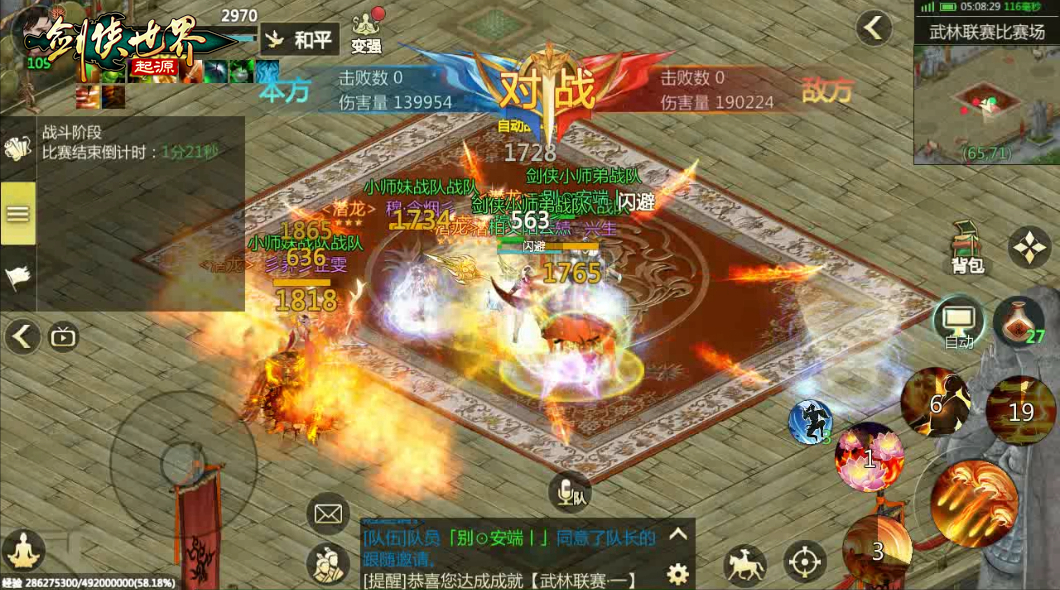The width and height of the screenshot is (1060, 590).
Task: Open the 背包 backpack
Action: point(968,247)
